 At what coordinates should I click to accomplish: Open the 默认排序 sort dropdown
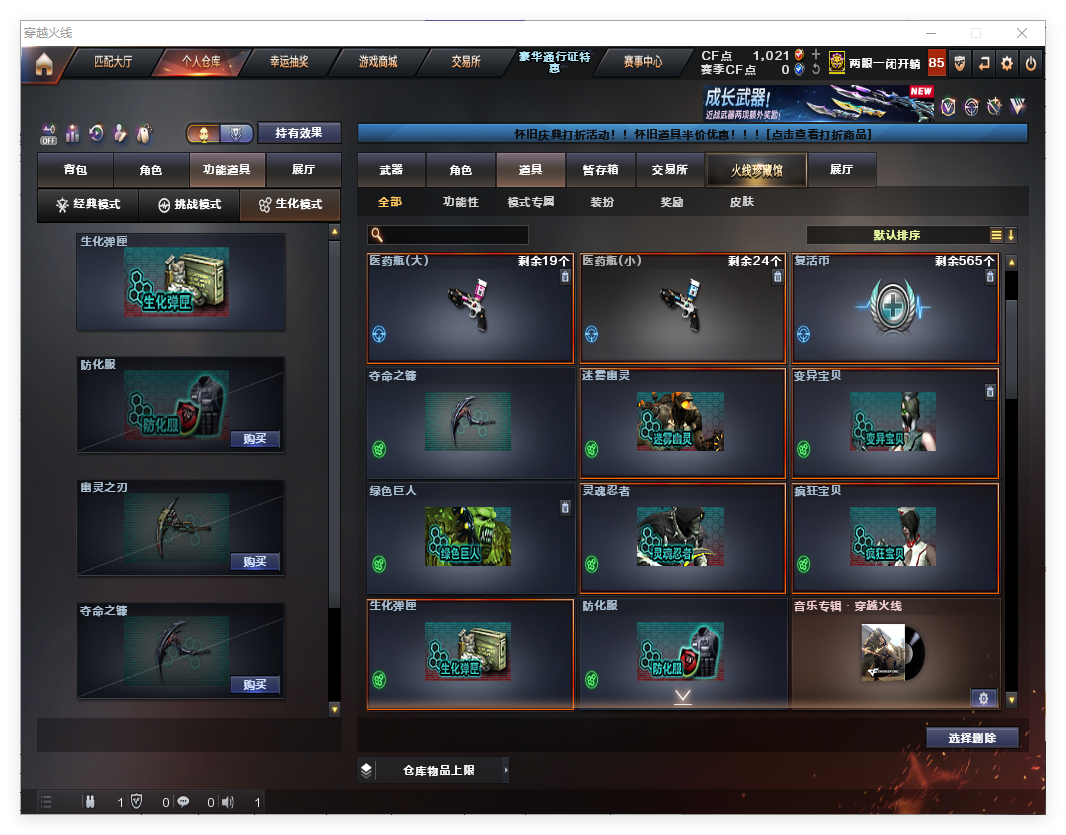[x=896, y=235]
